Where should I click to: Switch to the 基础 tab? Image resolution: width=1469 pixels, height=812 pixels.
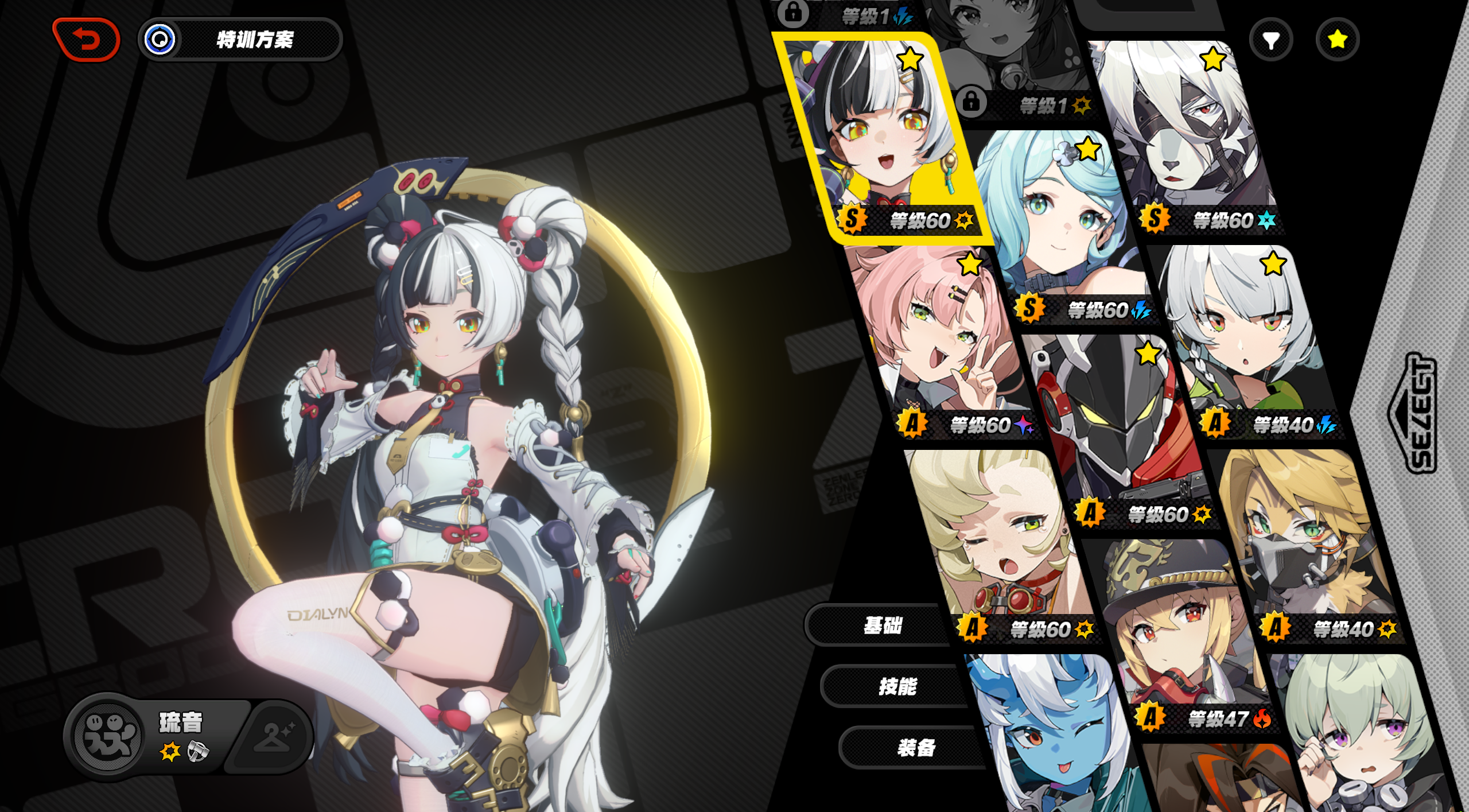click(883, 625)
